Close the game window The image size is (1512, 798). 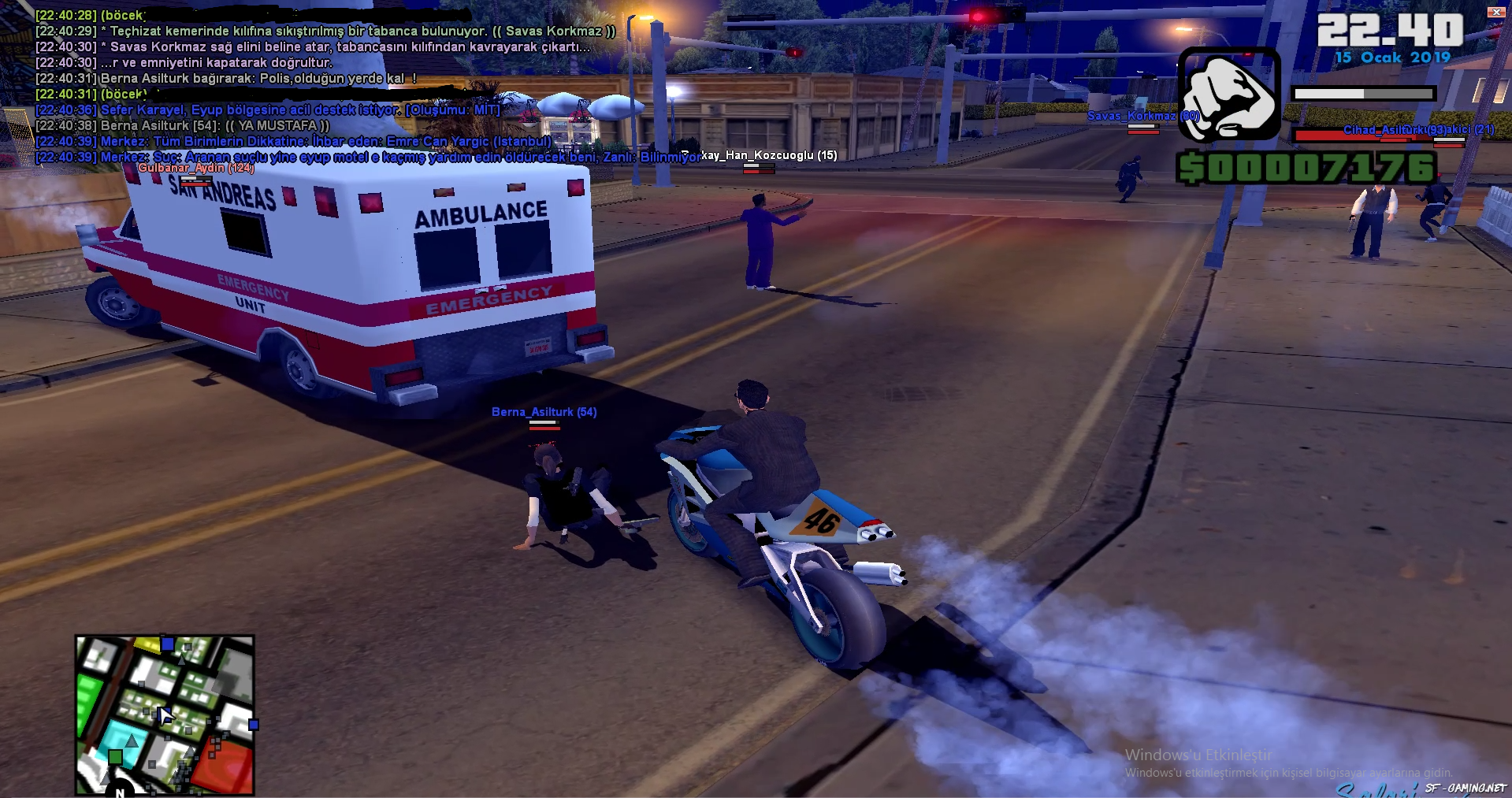tap(1495, 12)
